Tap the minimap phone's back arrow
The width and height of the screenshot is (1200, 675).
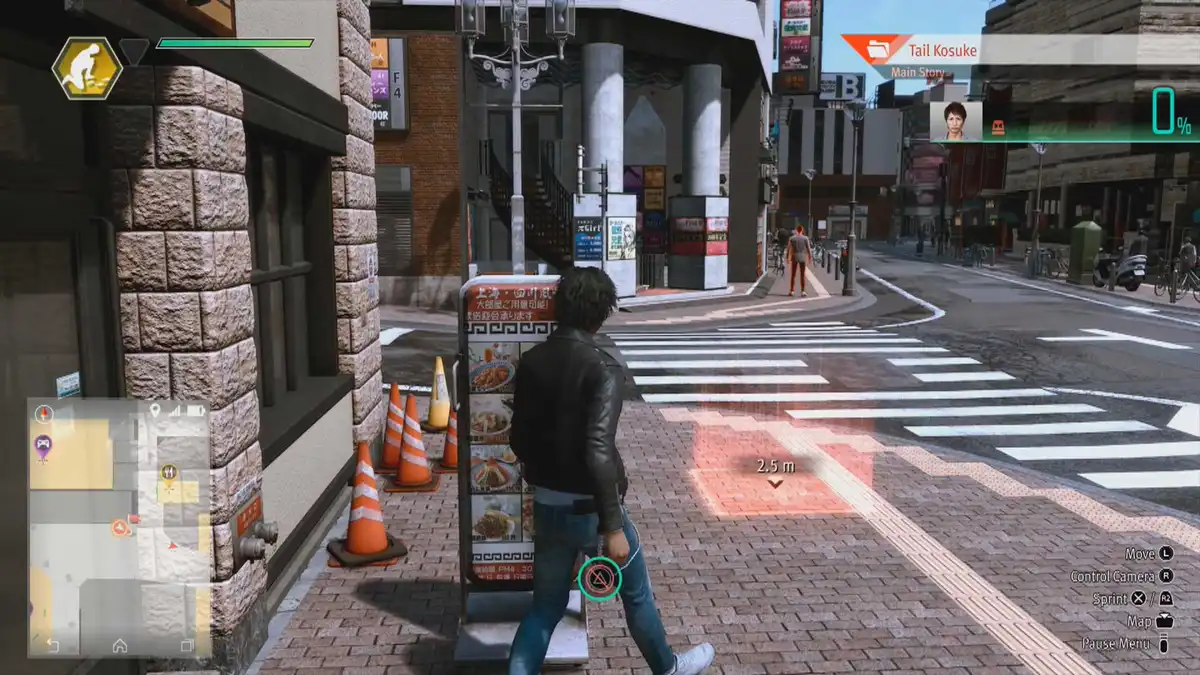click(52, 646)
